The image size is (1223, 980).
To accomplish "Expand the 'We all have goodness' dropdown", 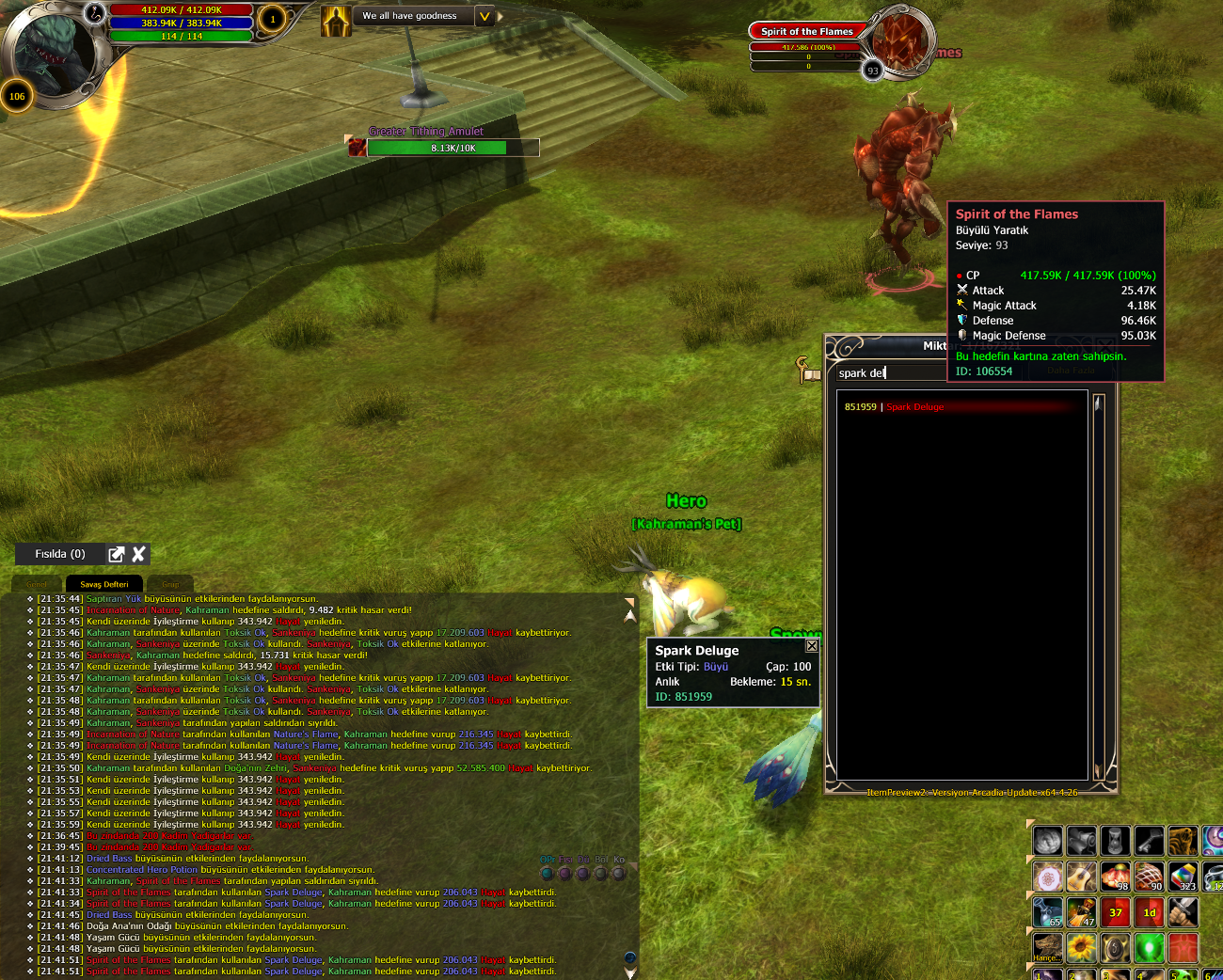I will click(x=484, y=16).
